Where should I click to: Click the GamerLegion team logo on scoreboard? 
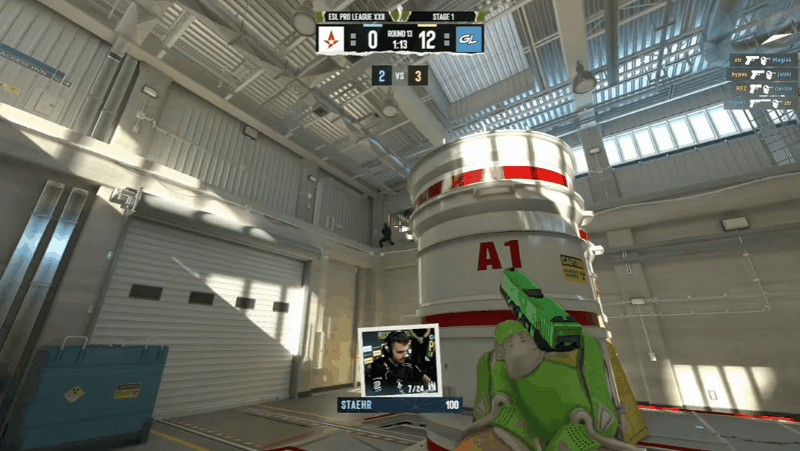468,40
